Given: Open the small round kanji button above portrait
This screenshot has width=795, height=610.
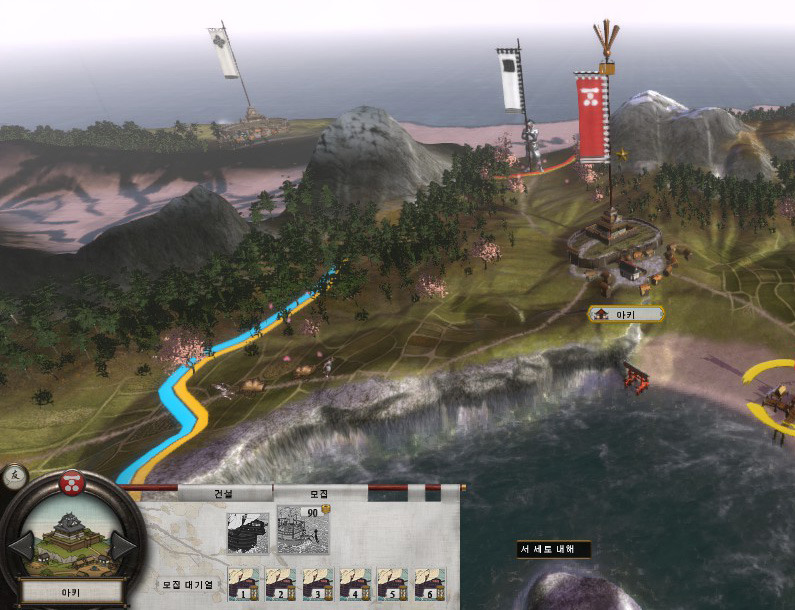Looking at the screenshot, I should (14, 477).
